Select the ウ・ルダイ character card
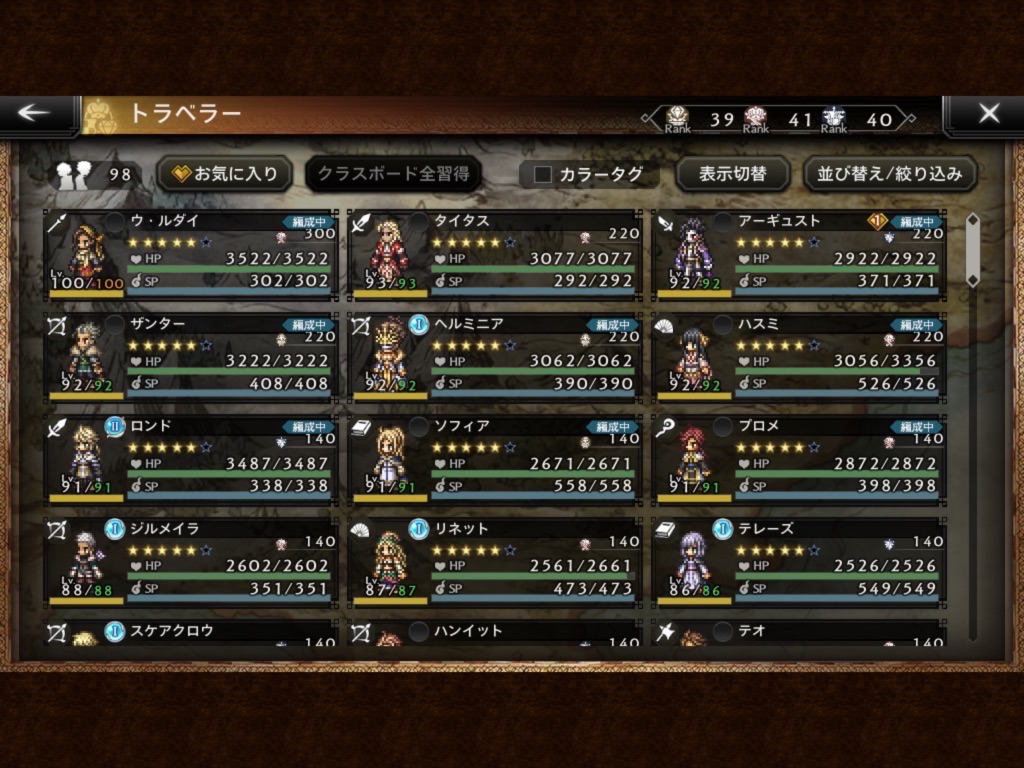The image size is (1024, 768). (x=191, y=254)
